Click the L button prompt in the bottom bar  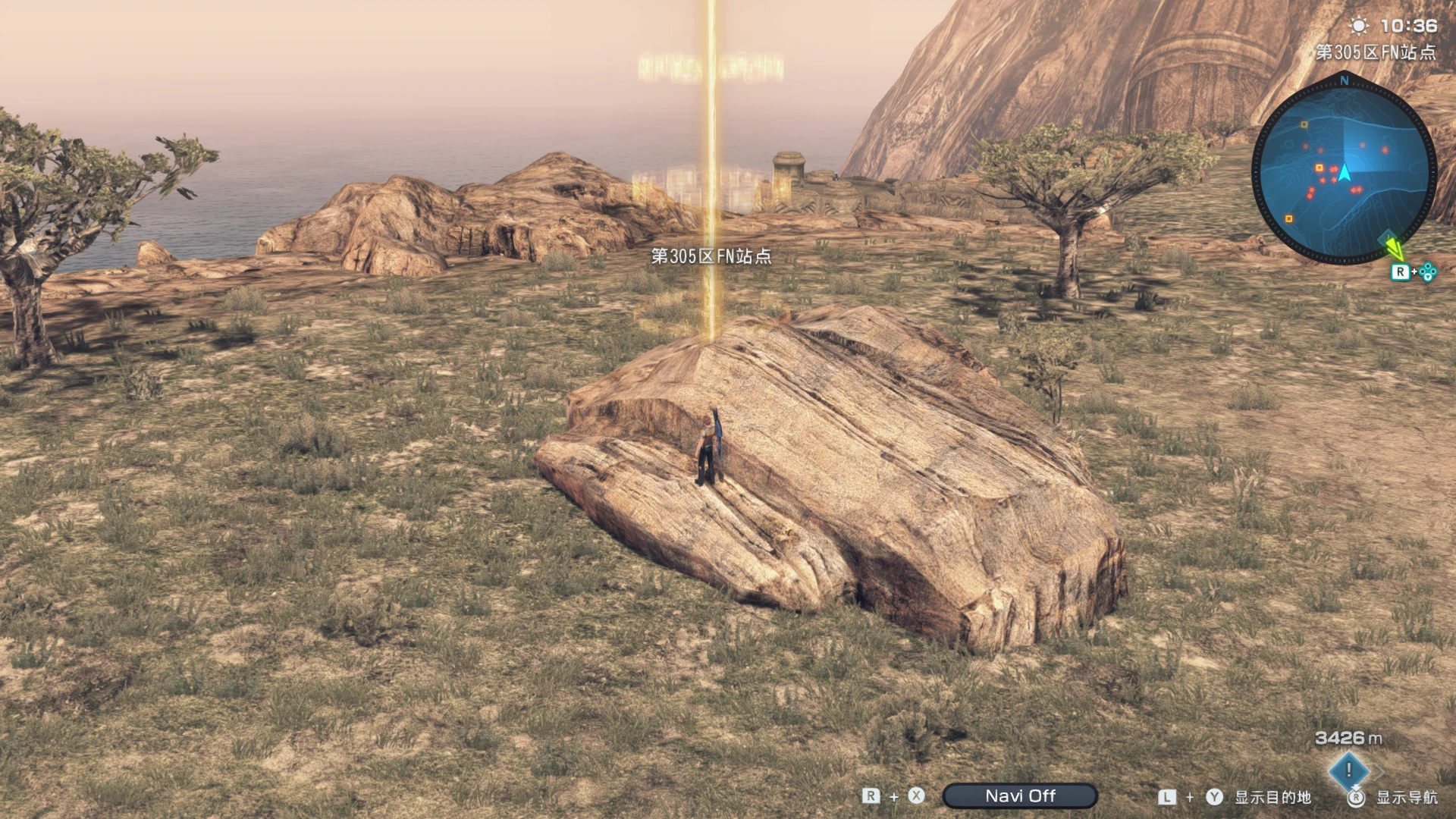1166,797
